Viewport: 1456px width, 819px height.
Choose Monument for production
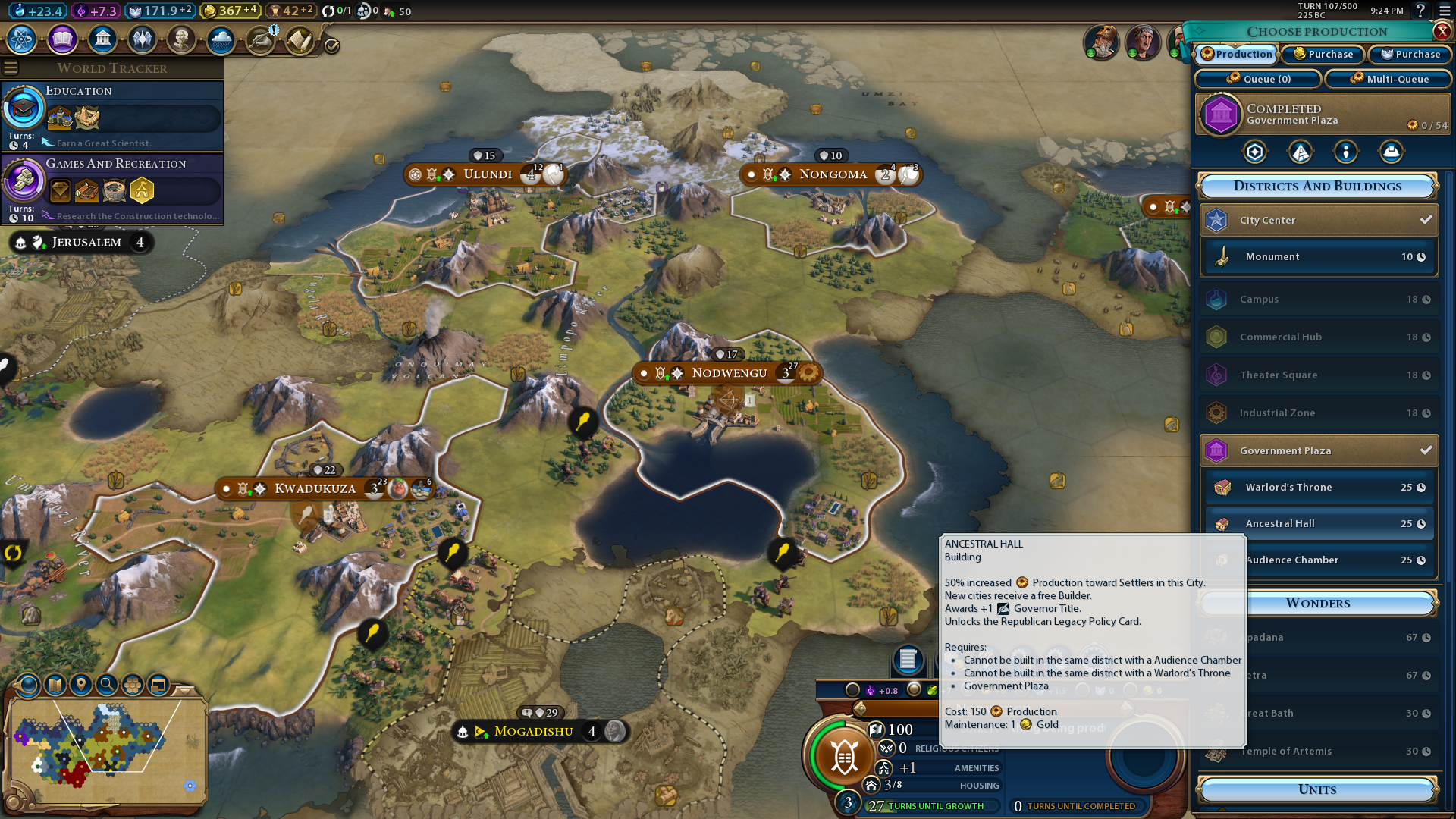pos(1319,257)
